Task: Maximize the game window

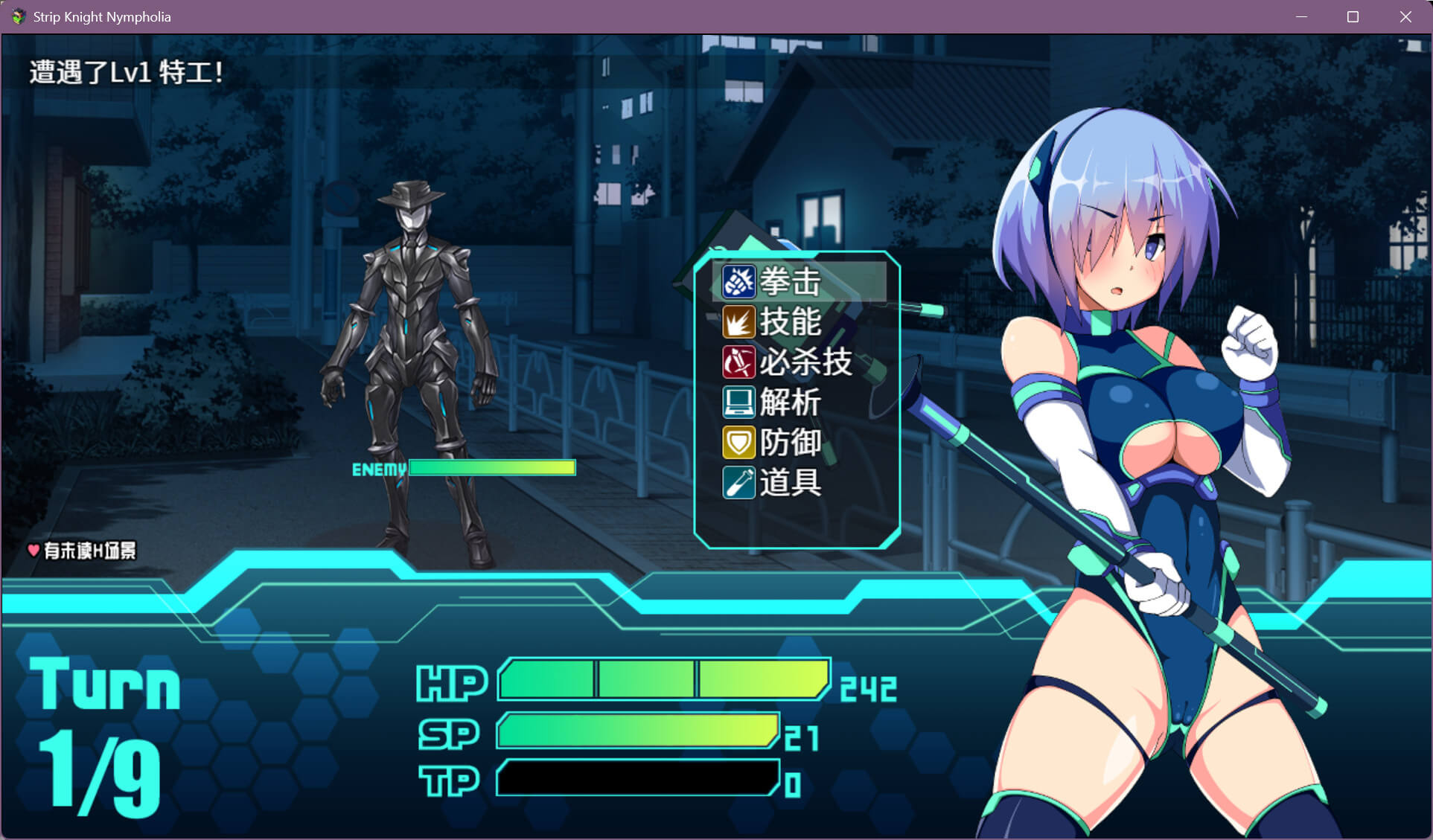Action: [x=1353, y=16]
